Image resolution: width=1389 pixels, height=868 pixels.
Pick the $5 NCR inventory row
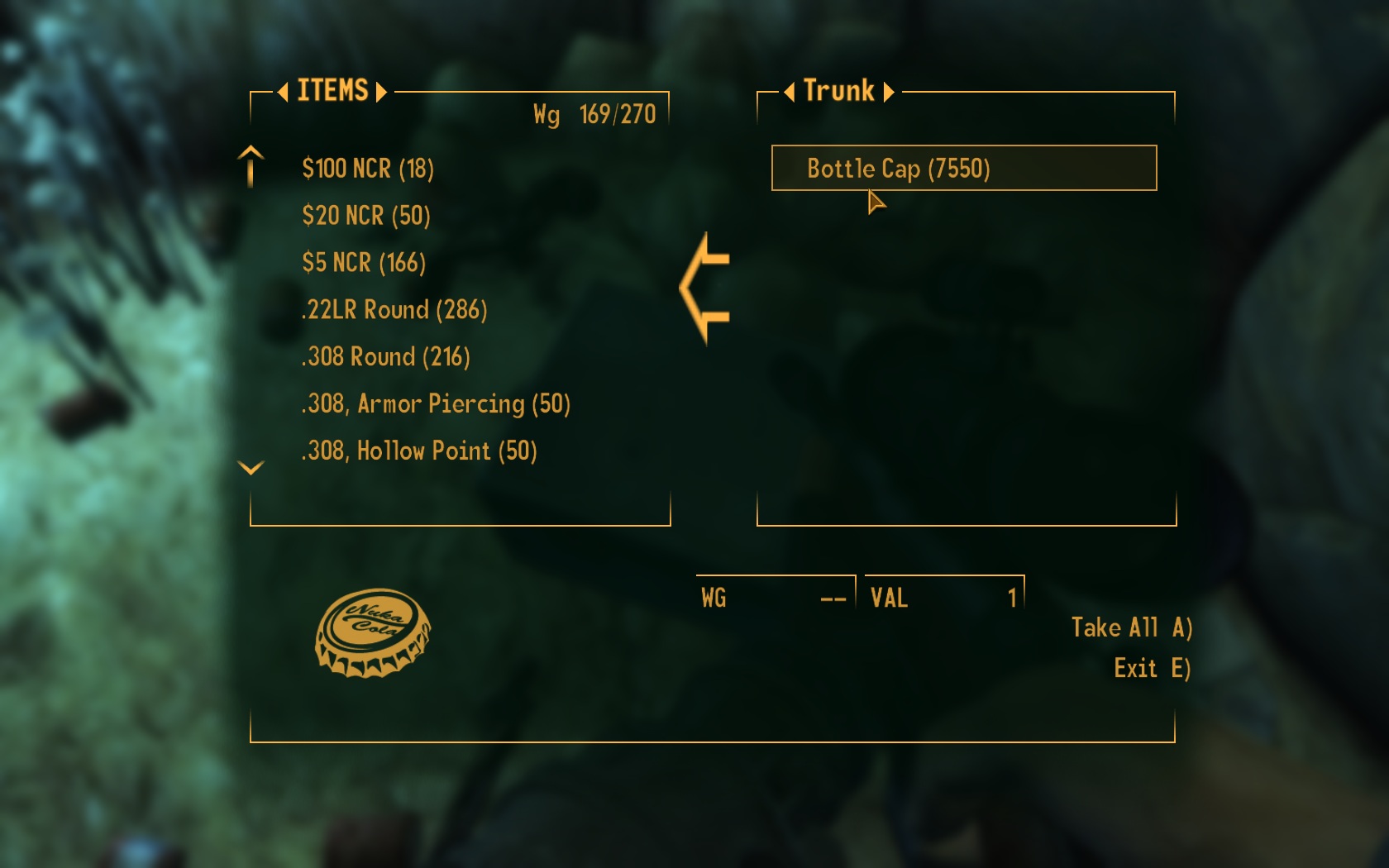364,263
